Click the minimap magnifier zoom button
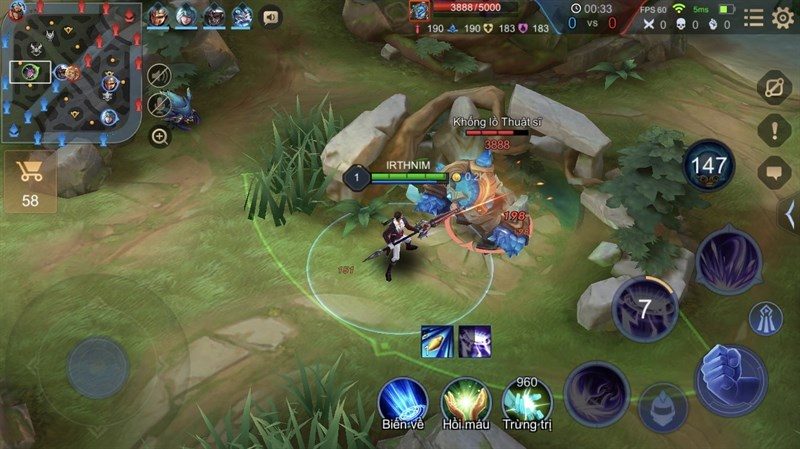 coord(160,137)
